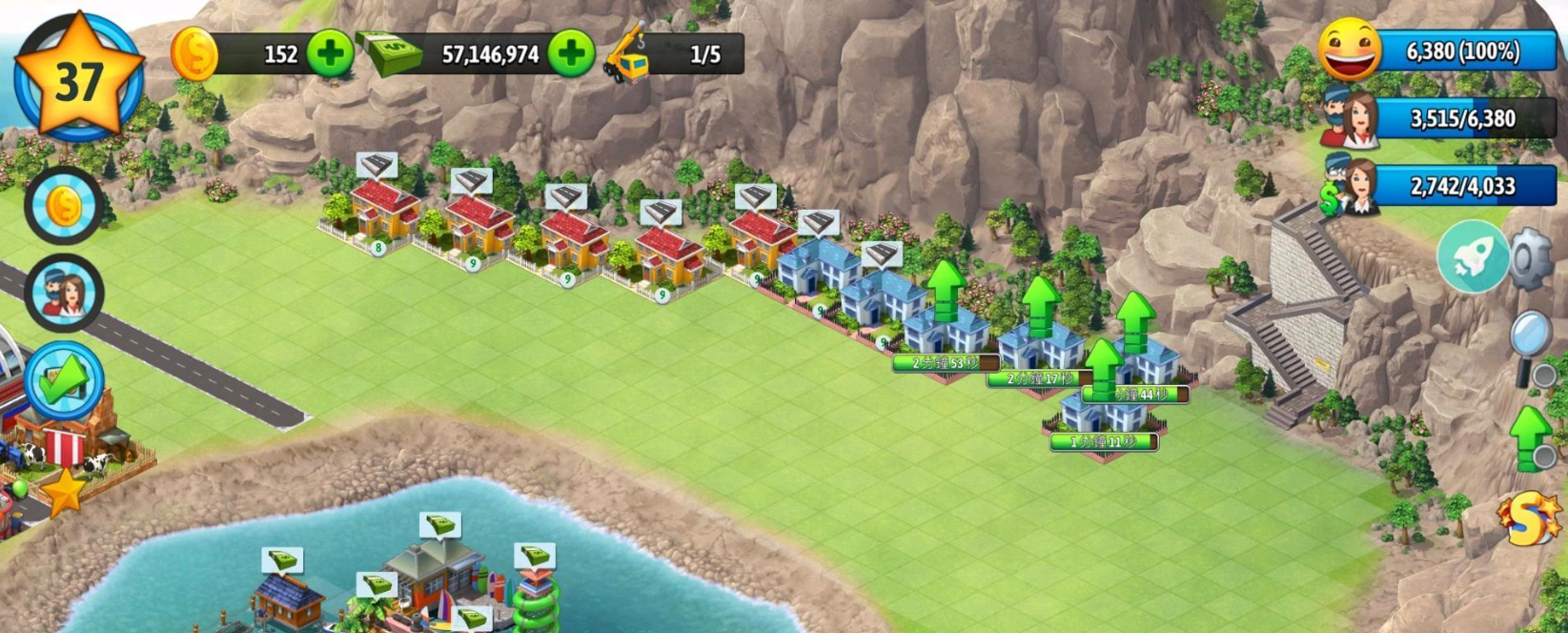Open the level 37 star badge
The height and width of the screenshot is (633, 1568).
[x=77, y=80]
